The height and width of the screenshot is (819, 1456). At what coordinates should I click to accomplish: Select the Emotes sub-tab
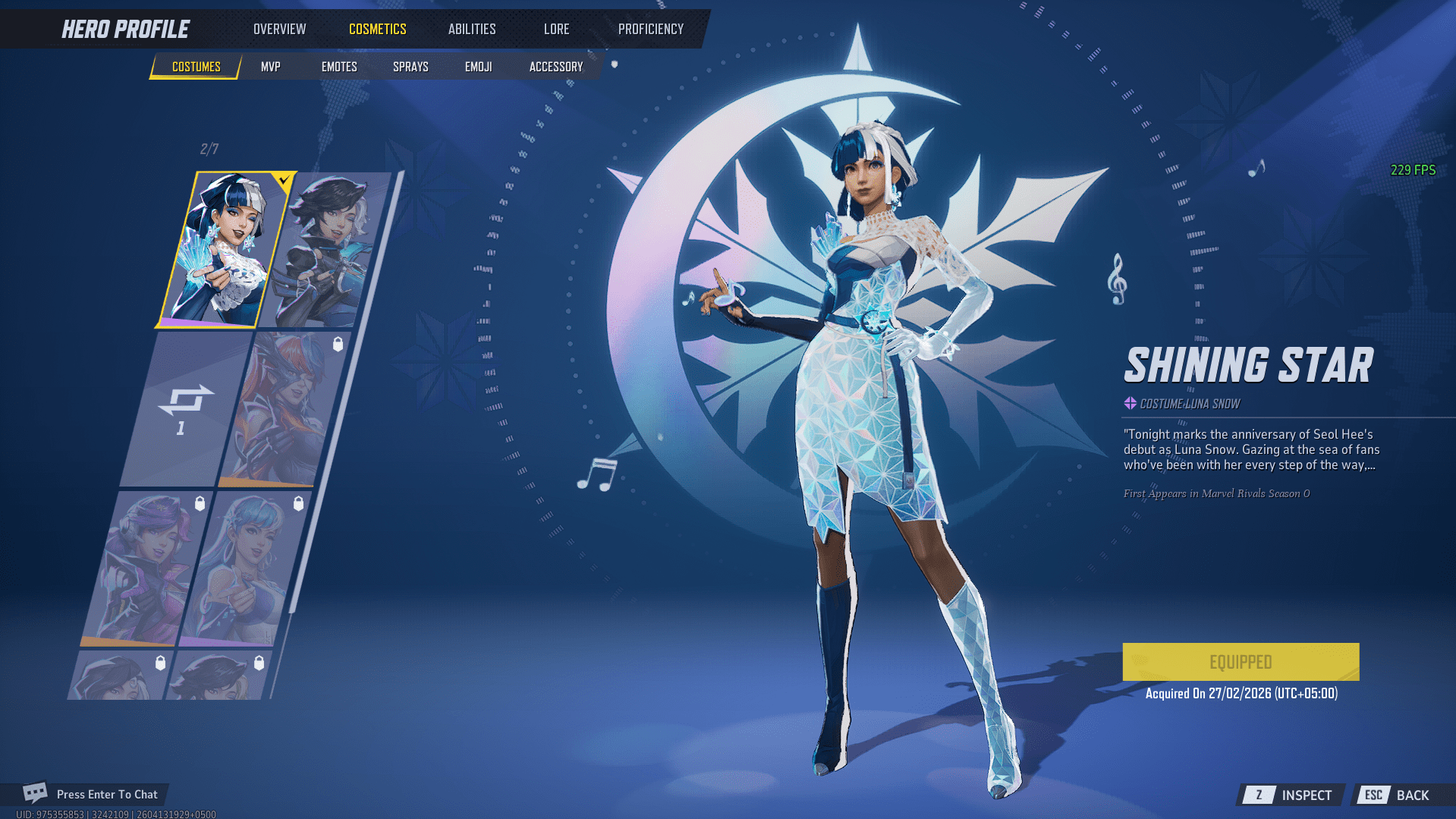pos(338,67)
